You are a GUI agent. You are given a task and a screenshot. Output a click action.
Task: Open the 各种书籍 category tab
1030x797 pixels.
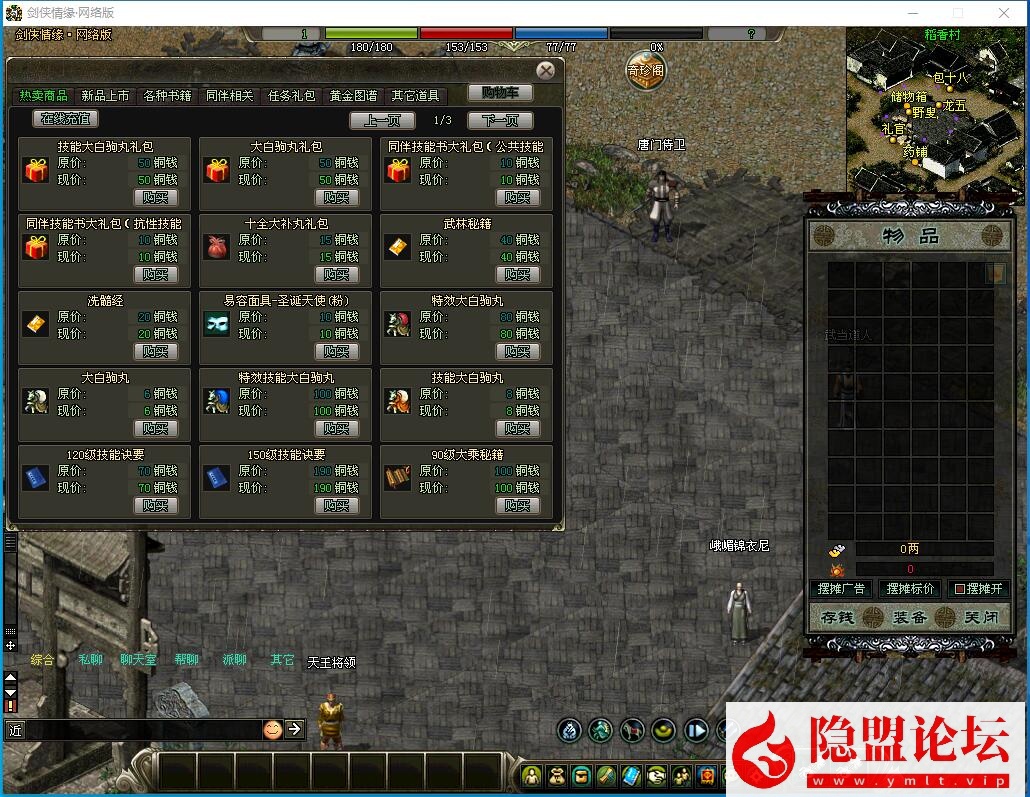[167, 96]
